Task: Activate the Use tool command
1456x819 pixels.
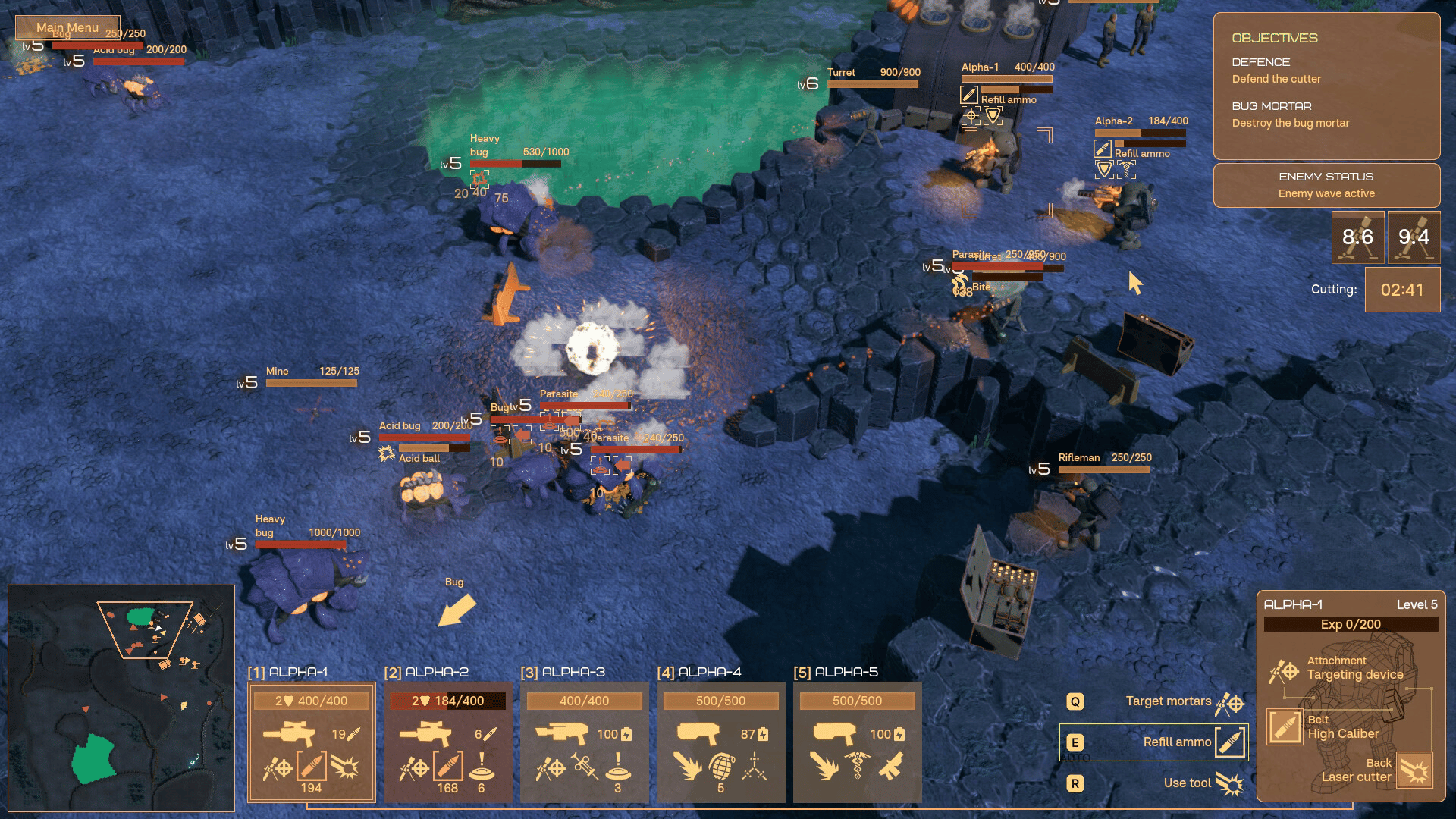Action: [1187, 783]
